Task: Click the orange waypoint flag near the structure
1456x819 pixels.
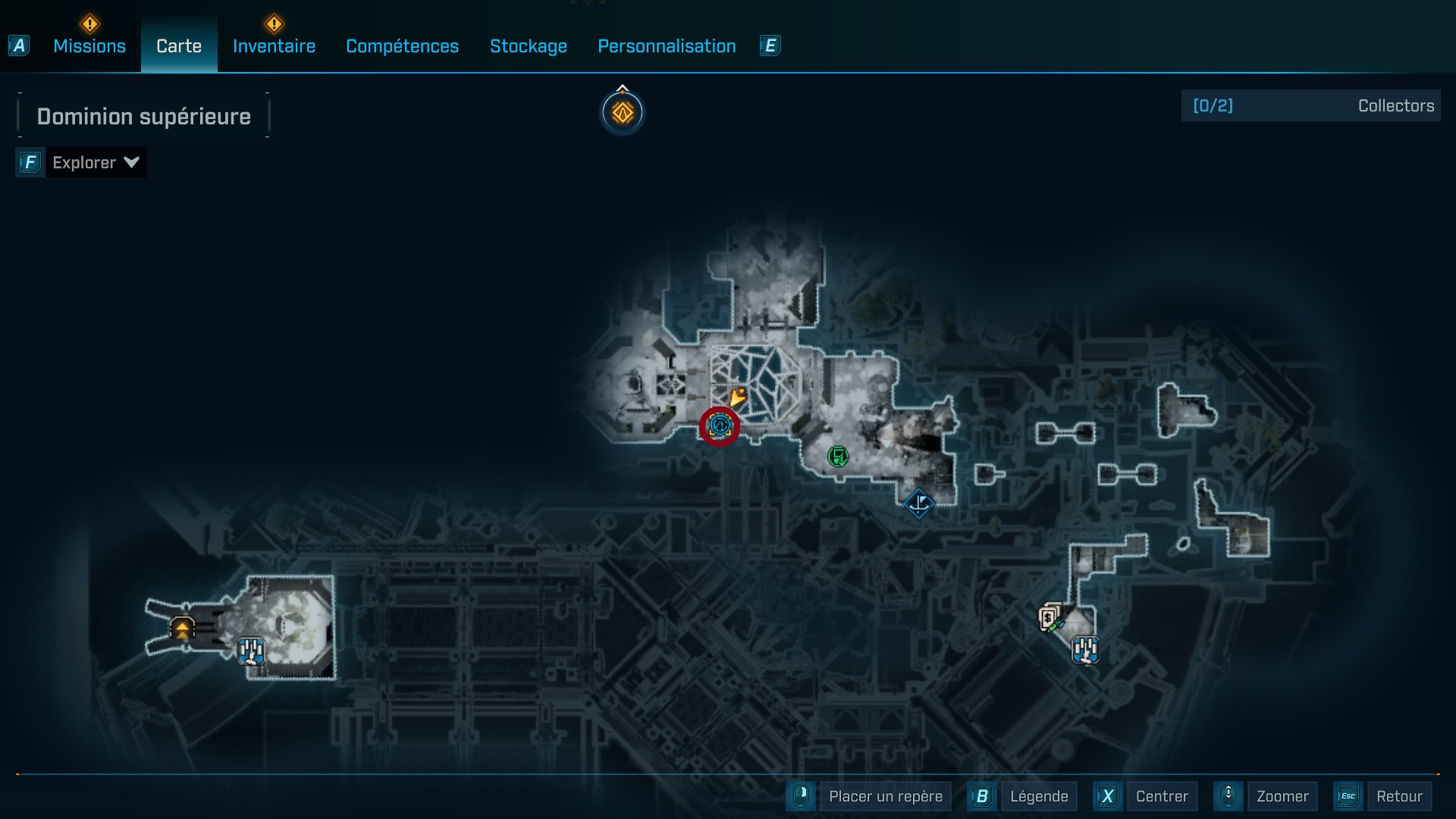Action: click(x=737, y=397)
